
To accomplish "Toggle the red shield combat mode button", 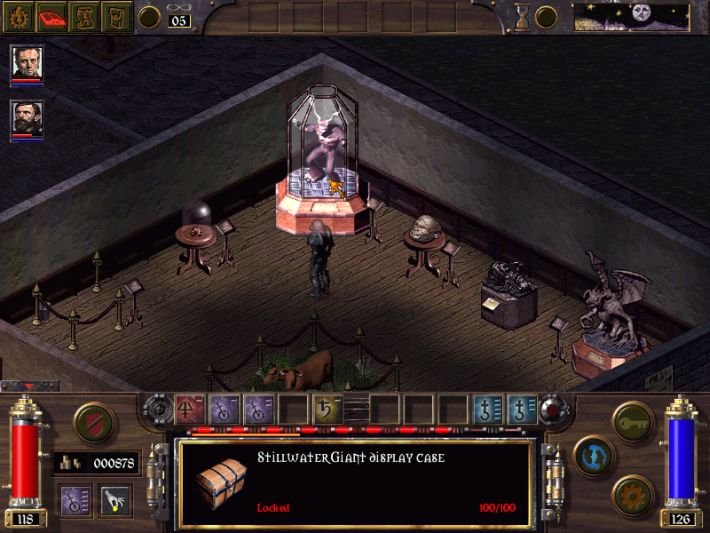I will (94, 421).
